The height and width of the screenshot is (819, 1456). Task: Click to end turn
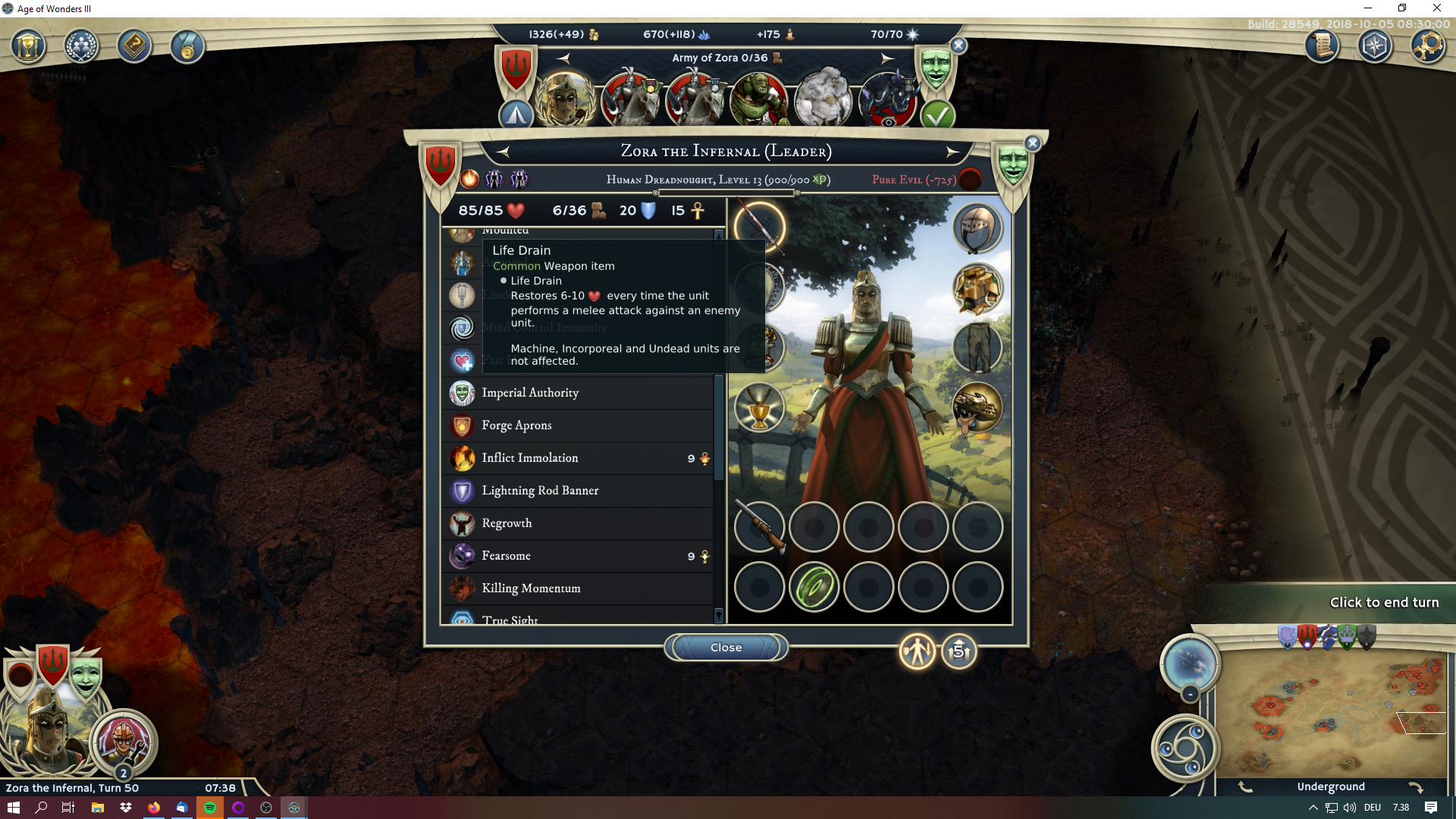[x=1384, y=602]
